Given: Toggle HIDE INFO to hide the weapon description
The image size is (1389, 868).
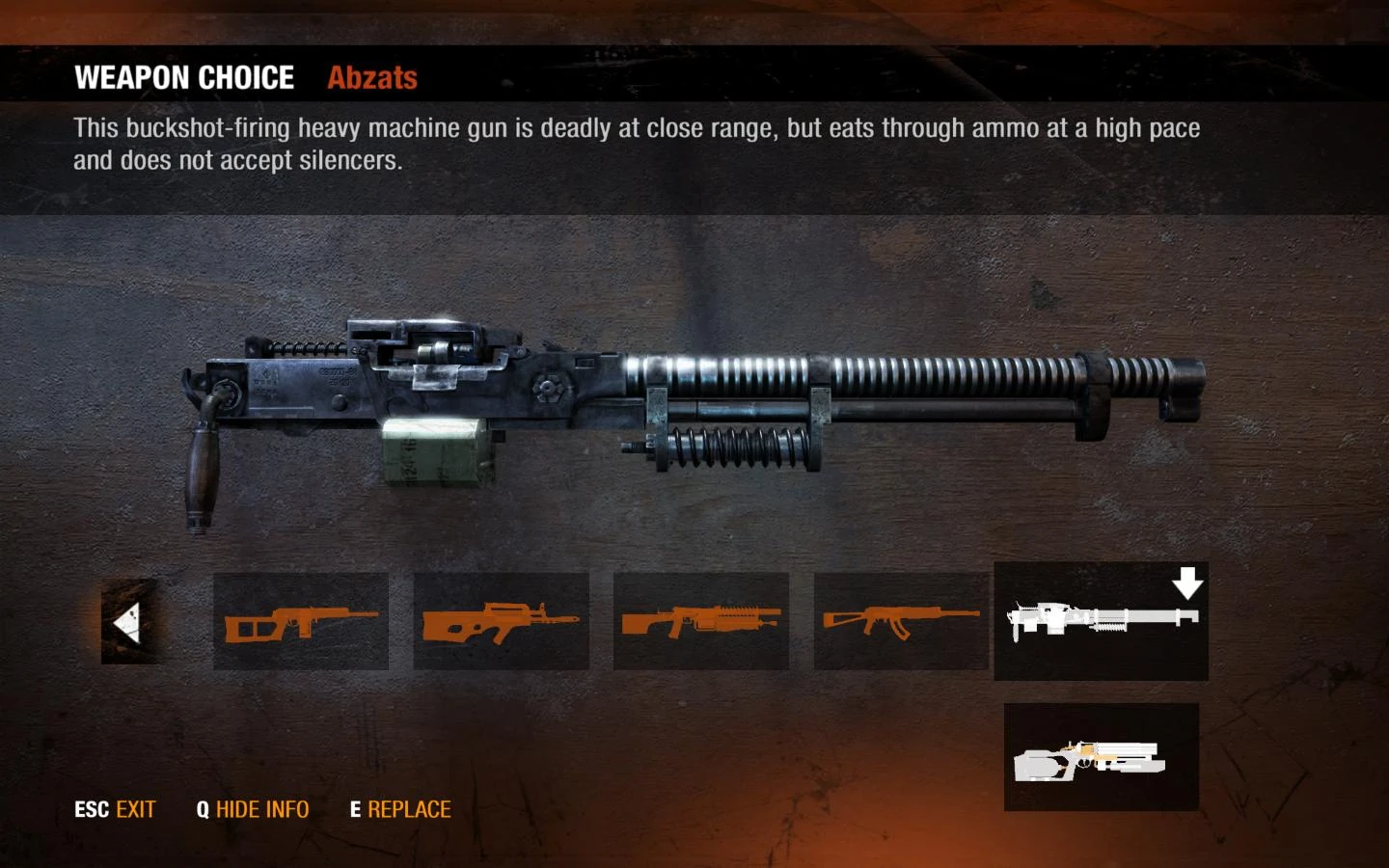Looking at the screenshot, I should point(262,809).
